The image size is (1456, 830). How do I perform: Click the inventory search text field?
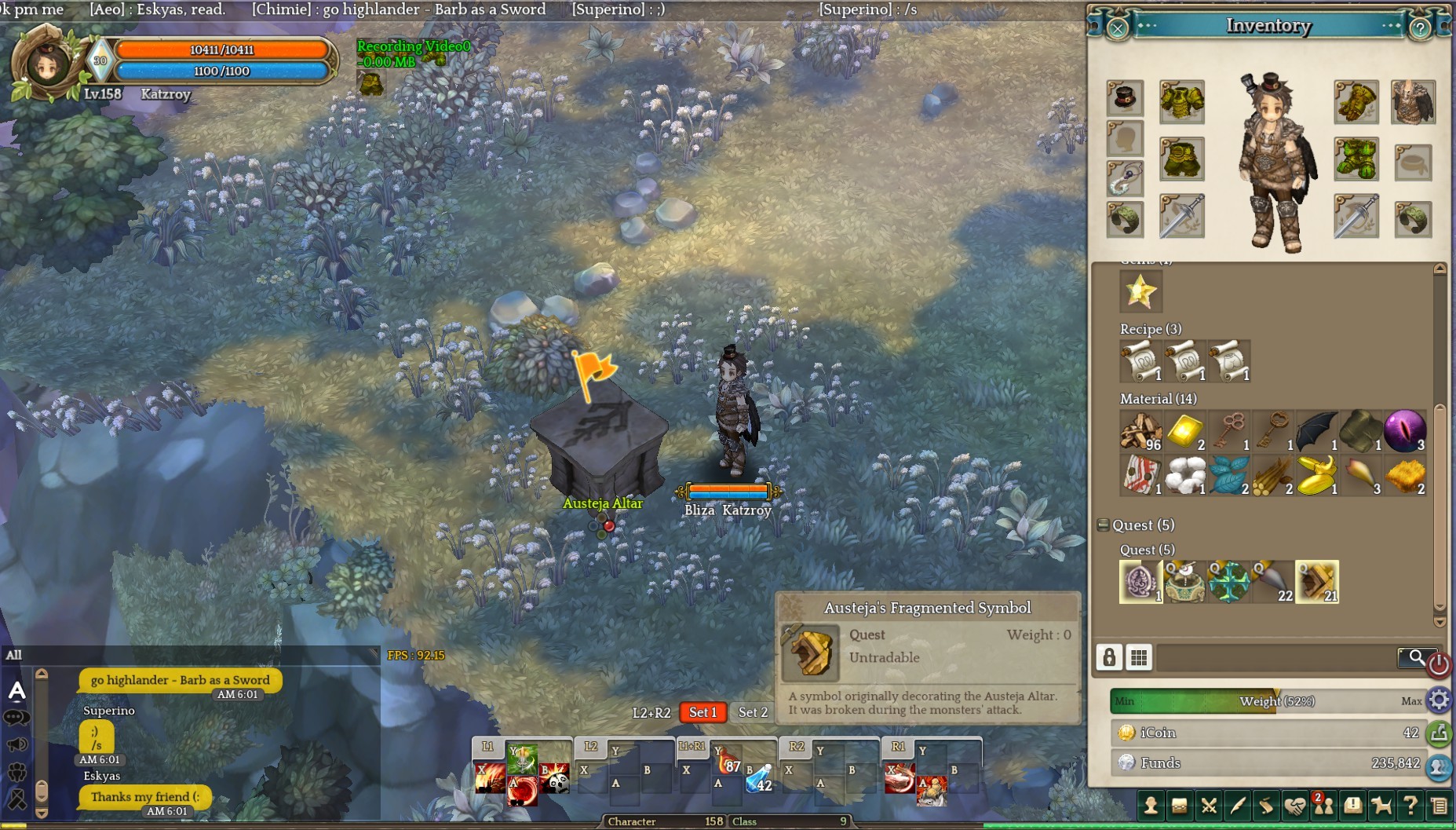pyautogui.click(x=1275, y=657)
